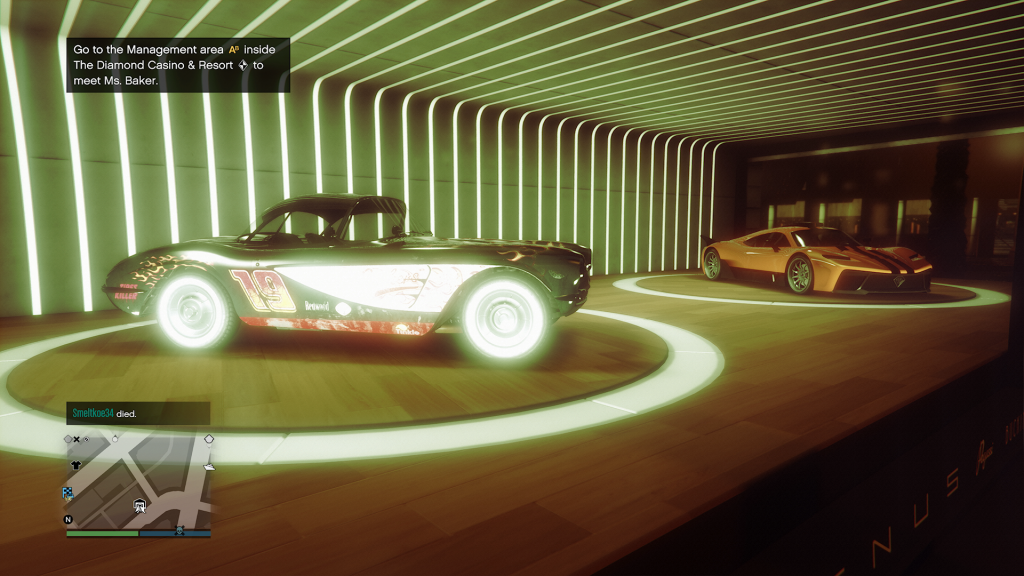Click the yacht marker on the minimap
This screenshot has height=576, width=1024.
[208, 466]
